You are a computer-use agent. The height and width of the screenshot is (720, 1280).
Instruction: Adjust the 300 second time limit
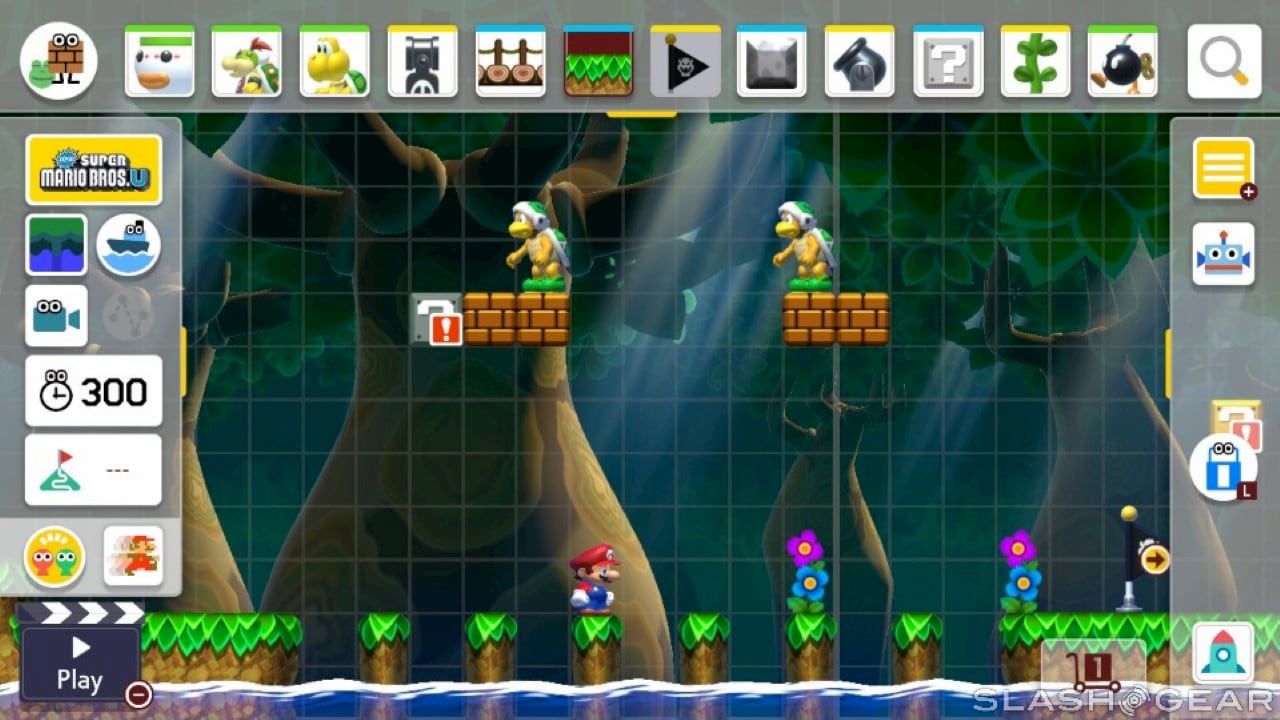click(x=93, y=390)
